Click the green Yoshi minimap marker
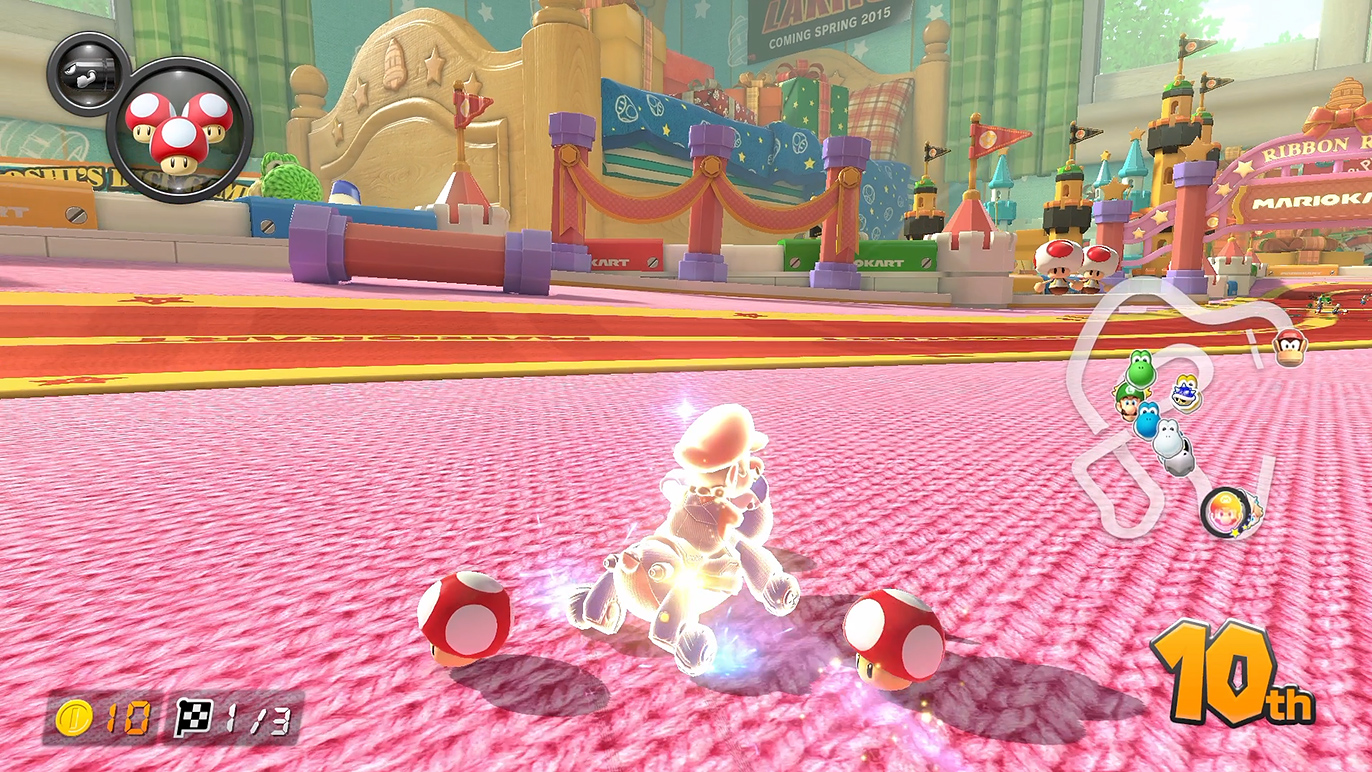This screenshot has height=772, width=1372. tap(1140, 369)
